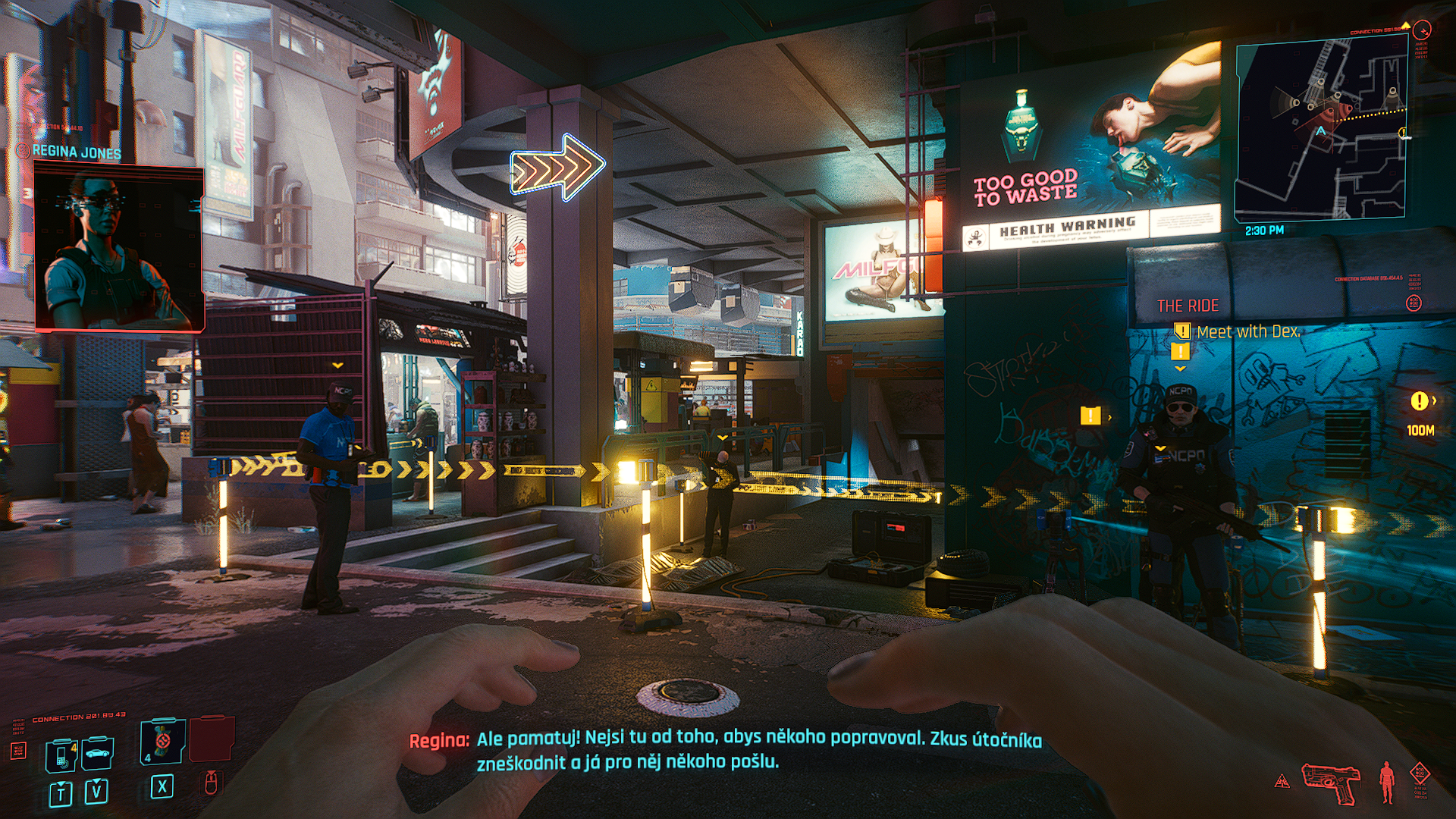Image resolution: width=1456 pixels, height=819 pixels.
Task: Open the phone quick-access slot
Action: pos(61,755)
